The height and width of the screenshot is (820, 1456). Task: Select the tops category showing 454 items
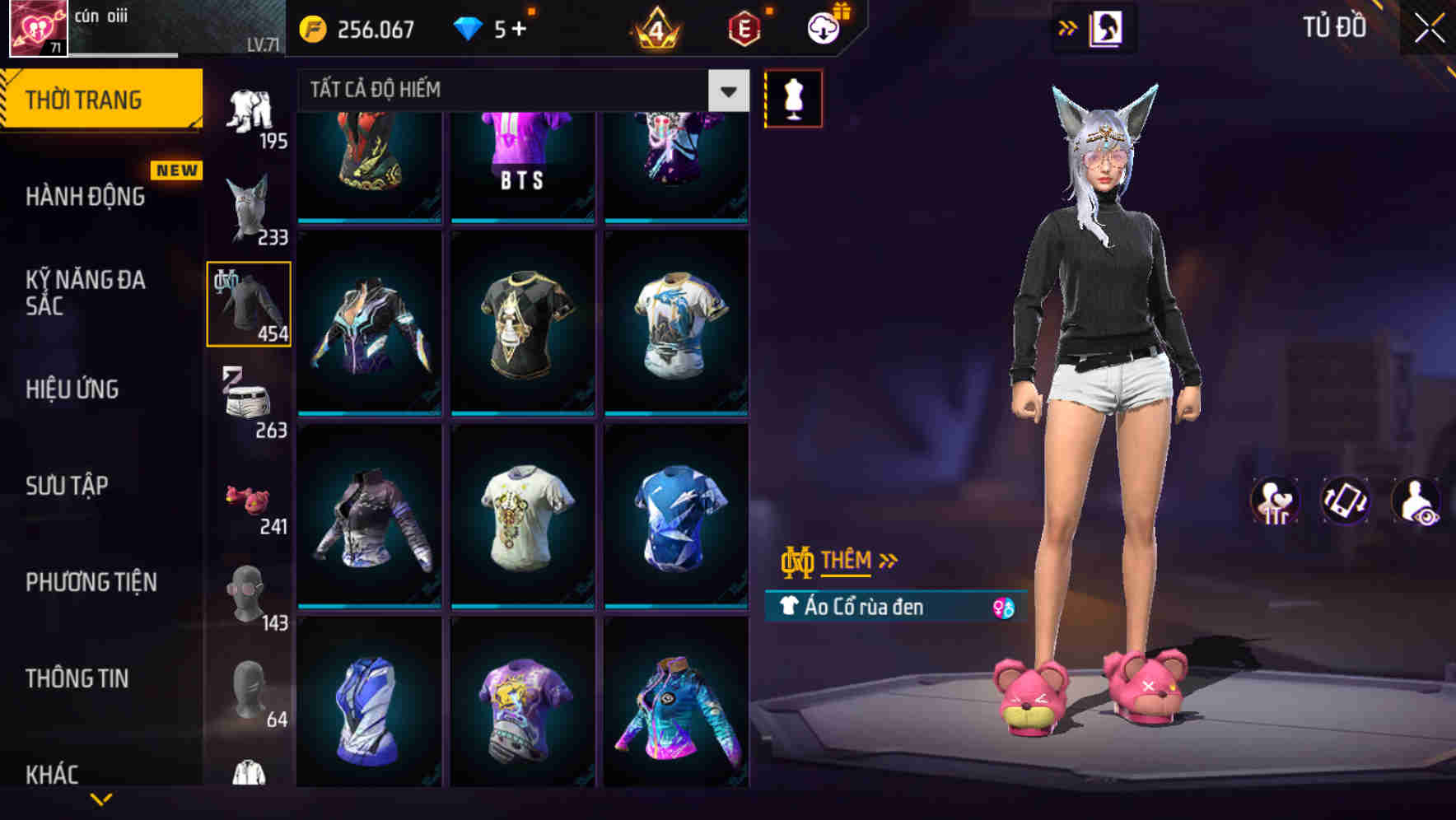(248, 303)
